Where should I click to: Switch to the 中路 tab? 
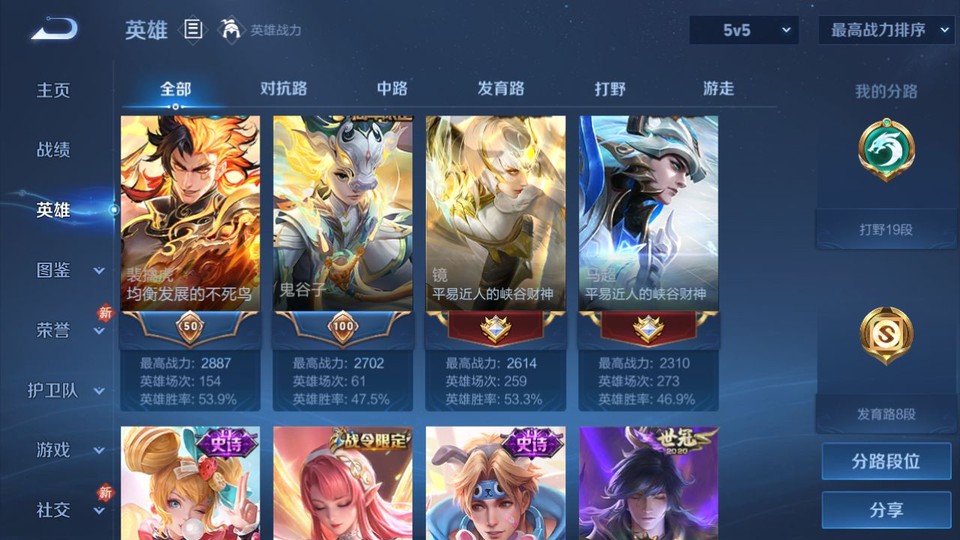point(392,89)
